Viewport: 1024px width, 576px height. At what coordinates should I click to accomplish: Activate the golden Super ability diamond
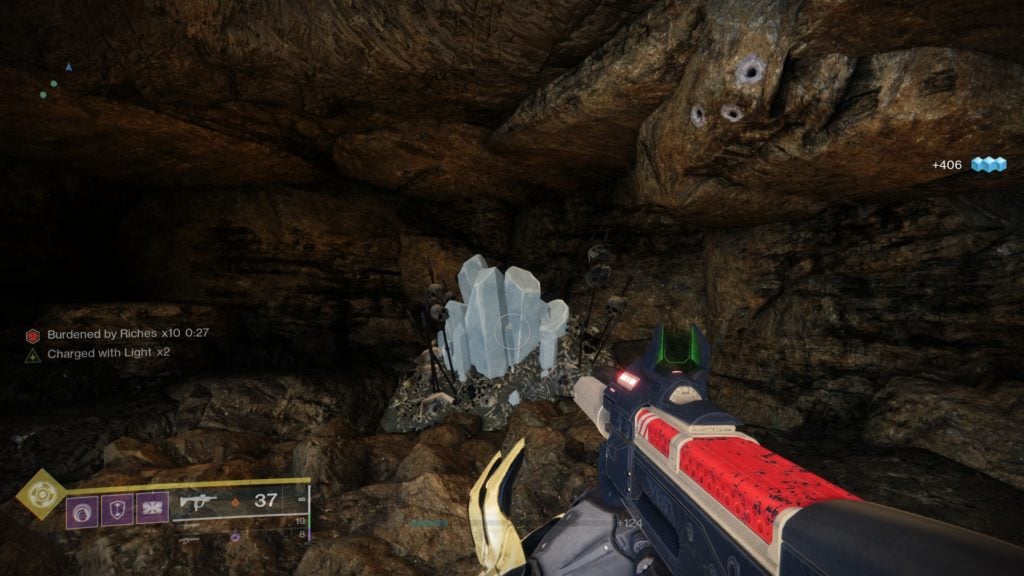point(41,494)
